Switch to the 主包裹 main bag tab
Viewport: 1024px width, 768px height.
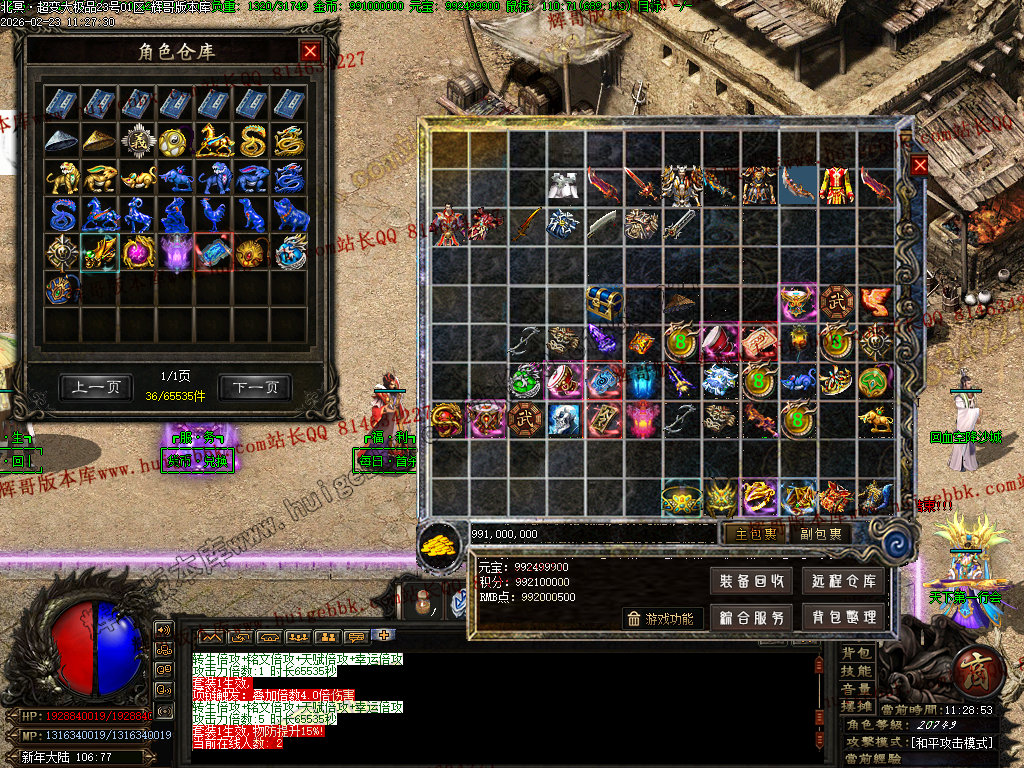tap(756, 533)
